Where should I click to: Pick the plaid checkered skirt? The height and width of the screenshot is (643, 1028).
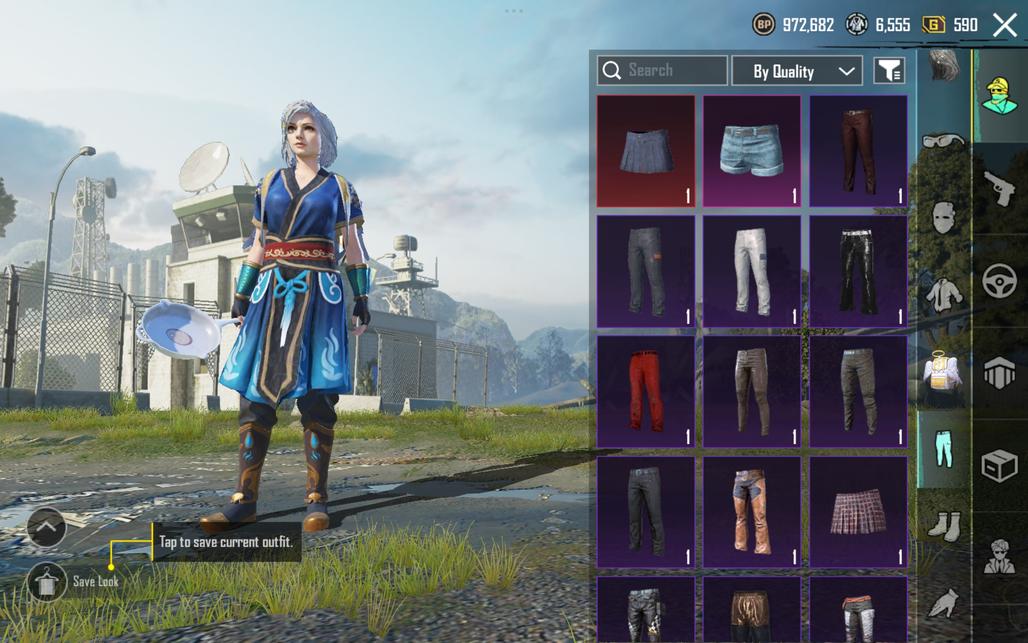click(x=858, y=511)
